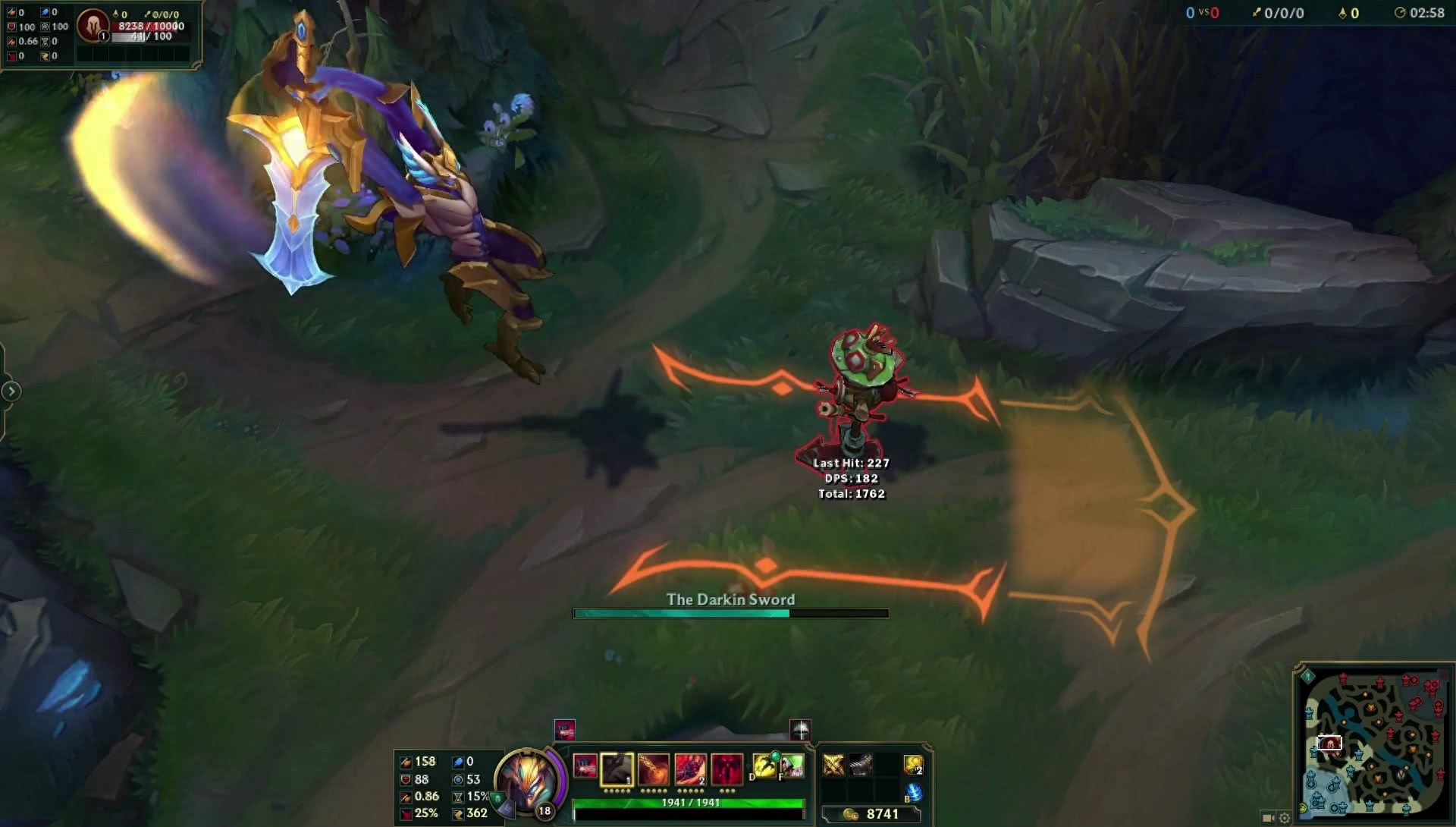Viewport: 1456px width, 827px height.
Task: Click the teal ping diamond on minimap
Action: pos(1307,675)
